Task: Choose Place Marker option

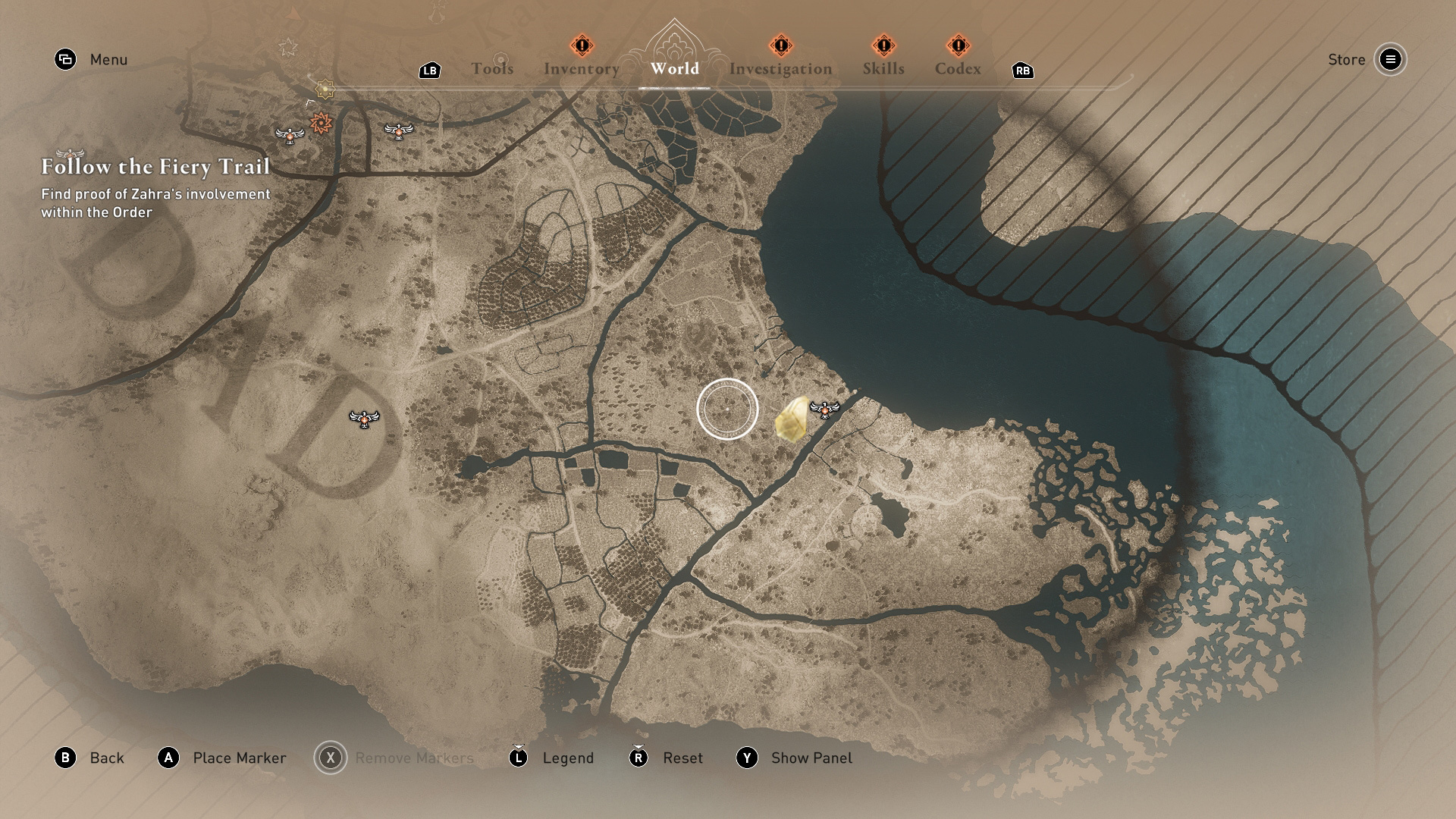Action: pyautogui.click(x=239, y=758)
